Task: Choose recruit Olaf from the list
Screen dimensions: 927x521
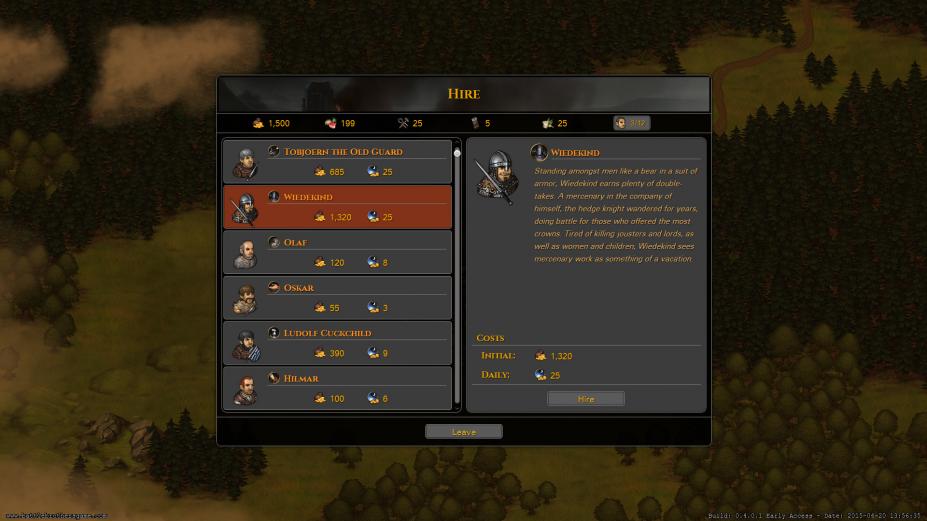Action: tap(337, 252)
